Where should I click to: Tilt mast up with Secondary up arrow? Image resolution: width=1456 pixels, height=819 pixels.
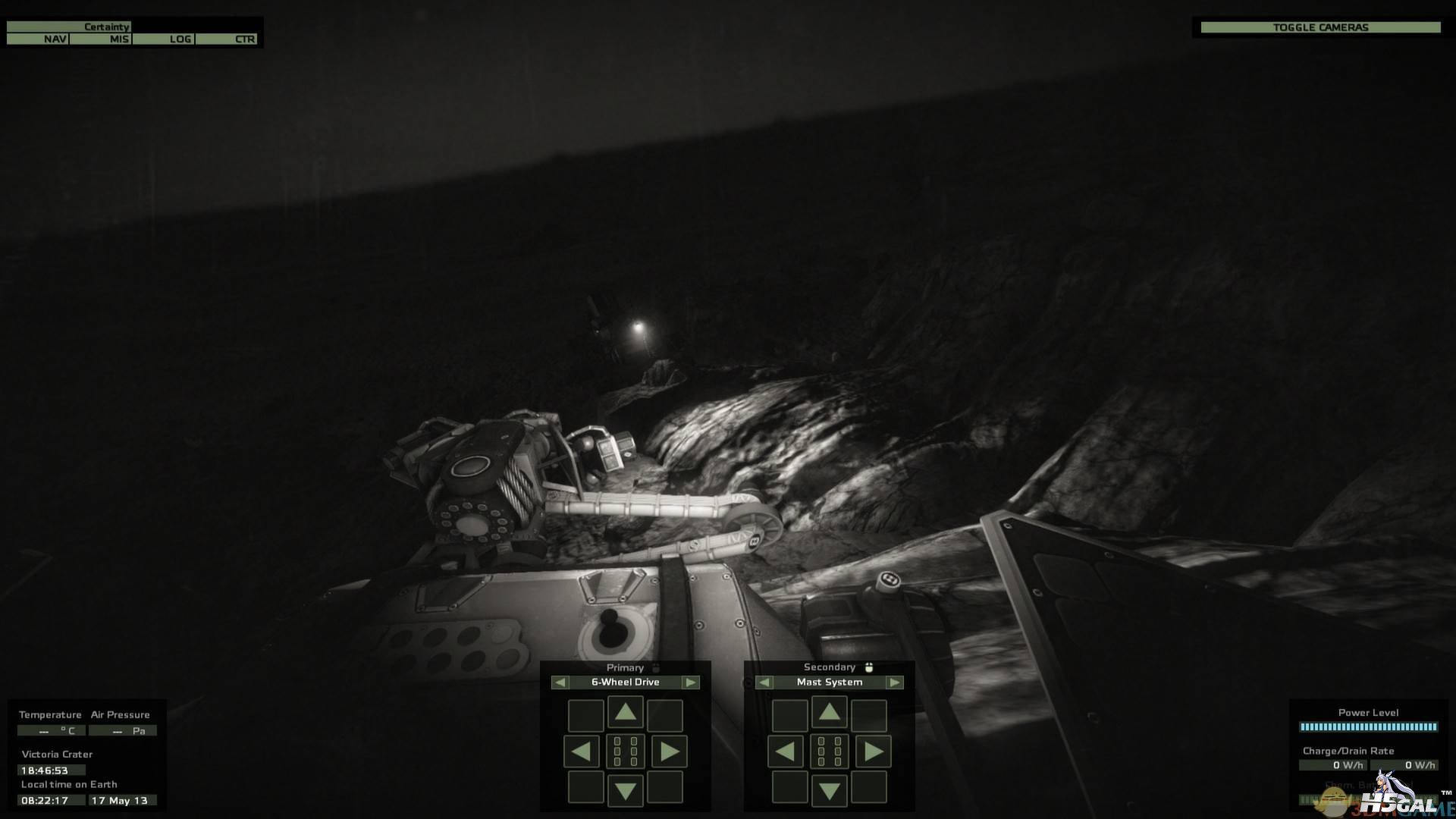click(x=829, y=712)
